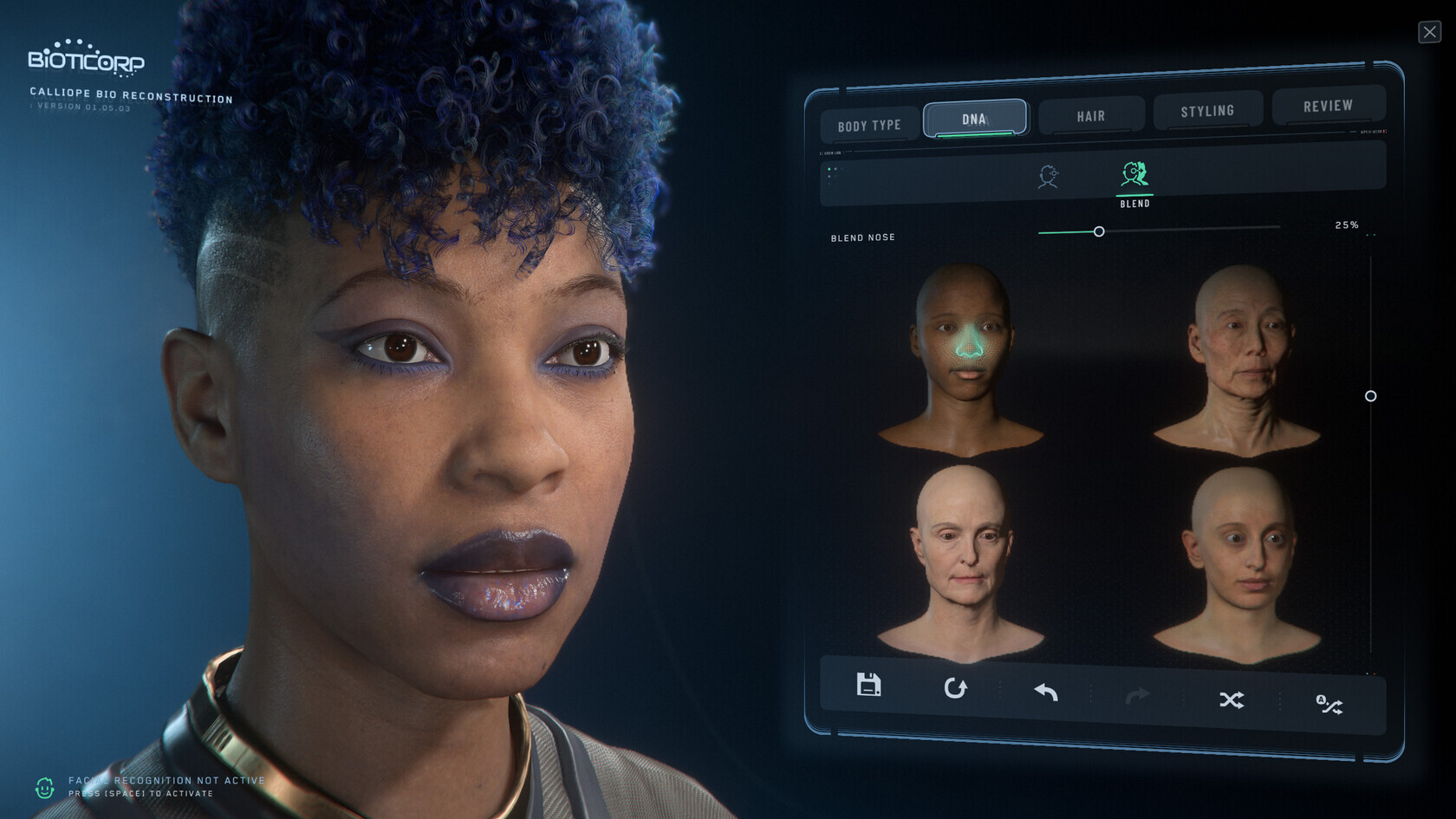Open the Review tab

(x=1328, y=106)
